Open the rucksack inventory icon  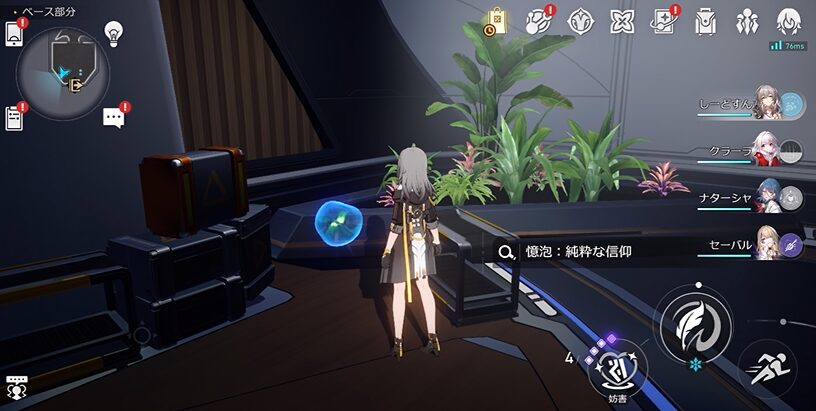click(x=705, y=21)
